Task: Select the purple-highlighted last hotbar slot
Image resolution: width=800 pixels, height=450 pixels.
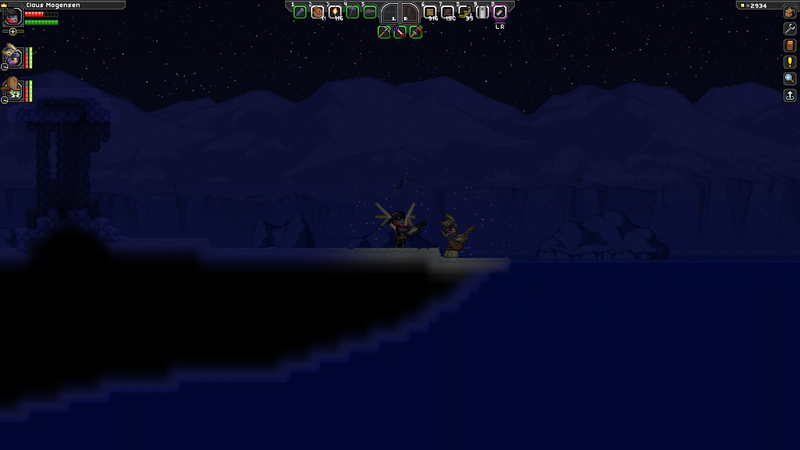Action: 500,12
